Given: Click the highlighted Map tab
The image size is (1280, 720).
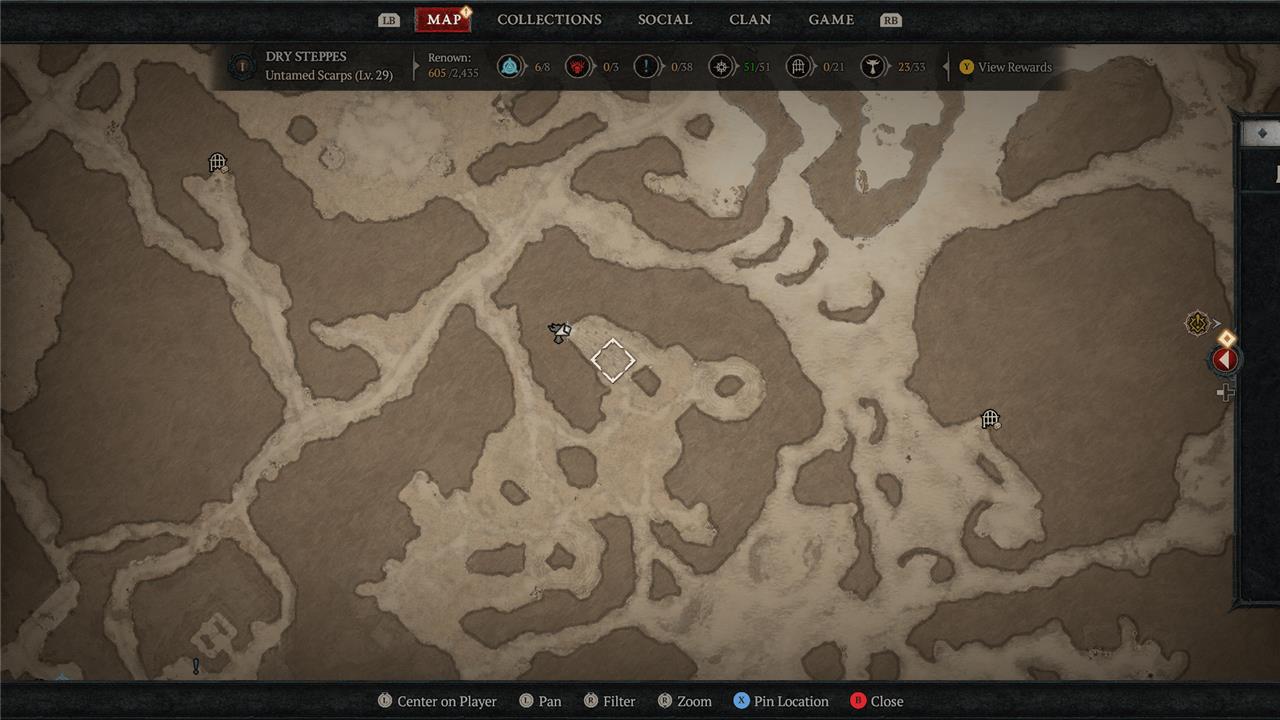Looking at the screenshot, I should click(443, 20).
